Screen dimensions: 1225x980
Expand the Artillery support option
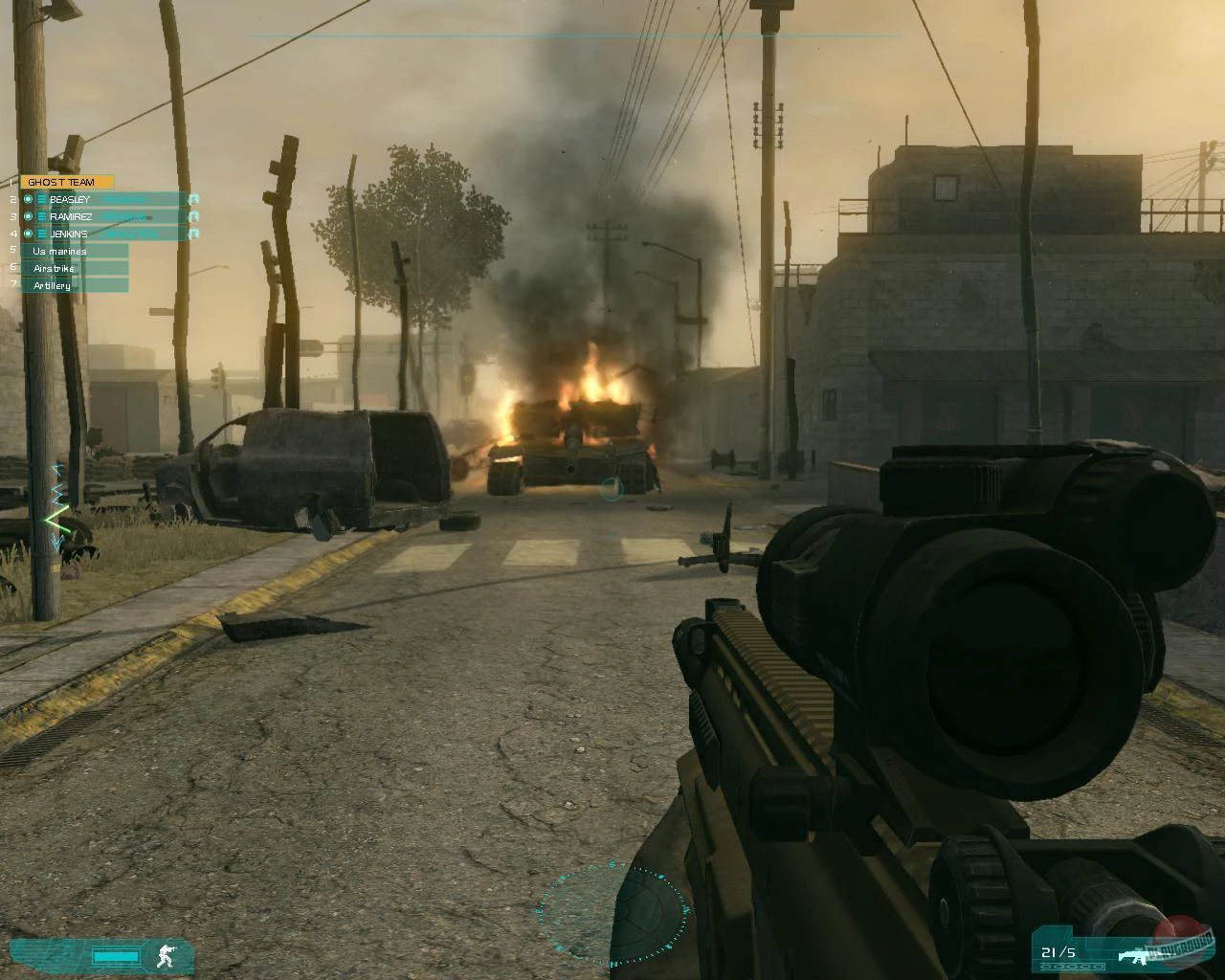point(53,284)
